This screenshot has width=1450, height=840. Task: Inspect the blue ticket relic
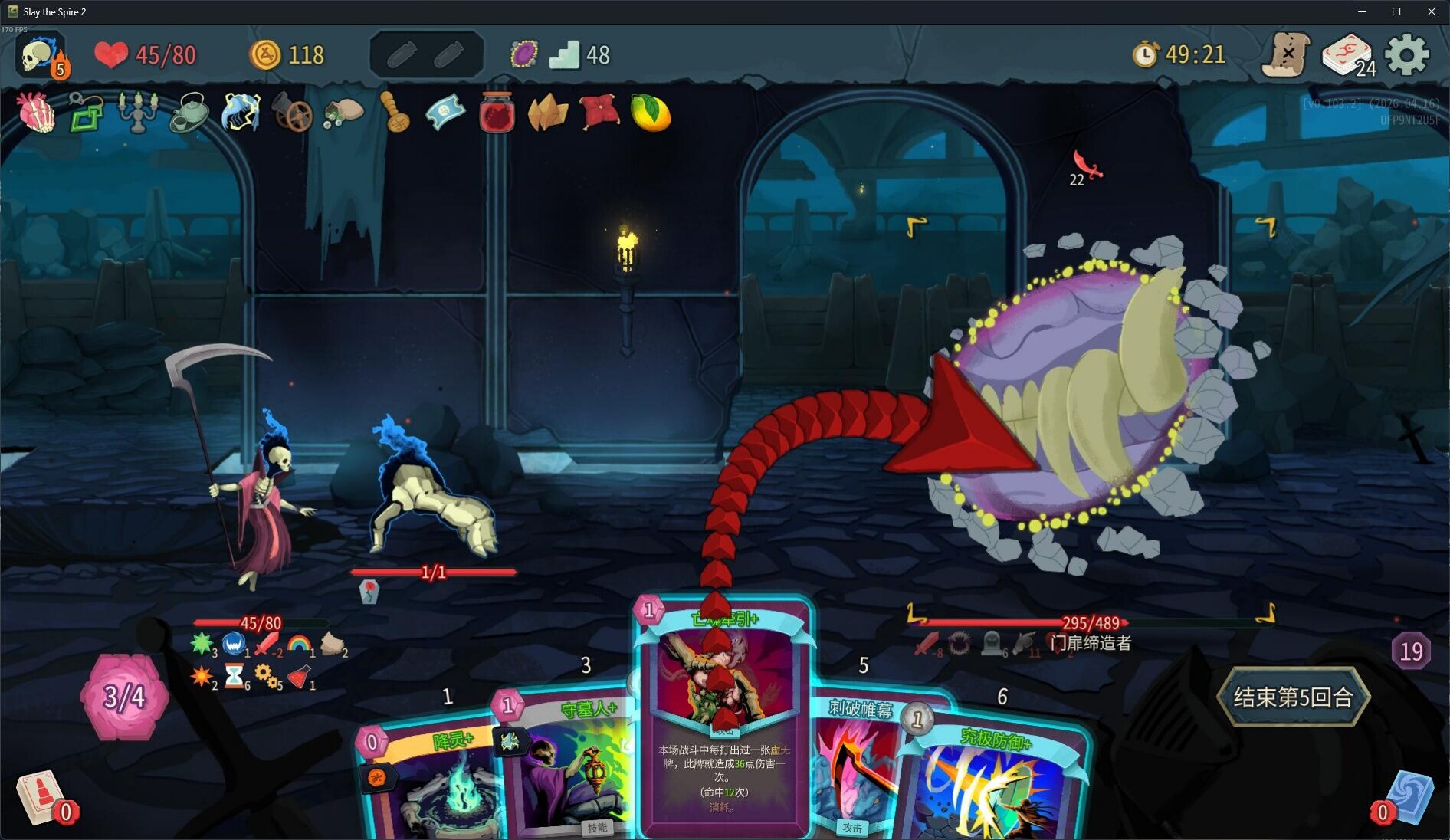[445, 113]
